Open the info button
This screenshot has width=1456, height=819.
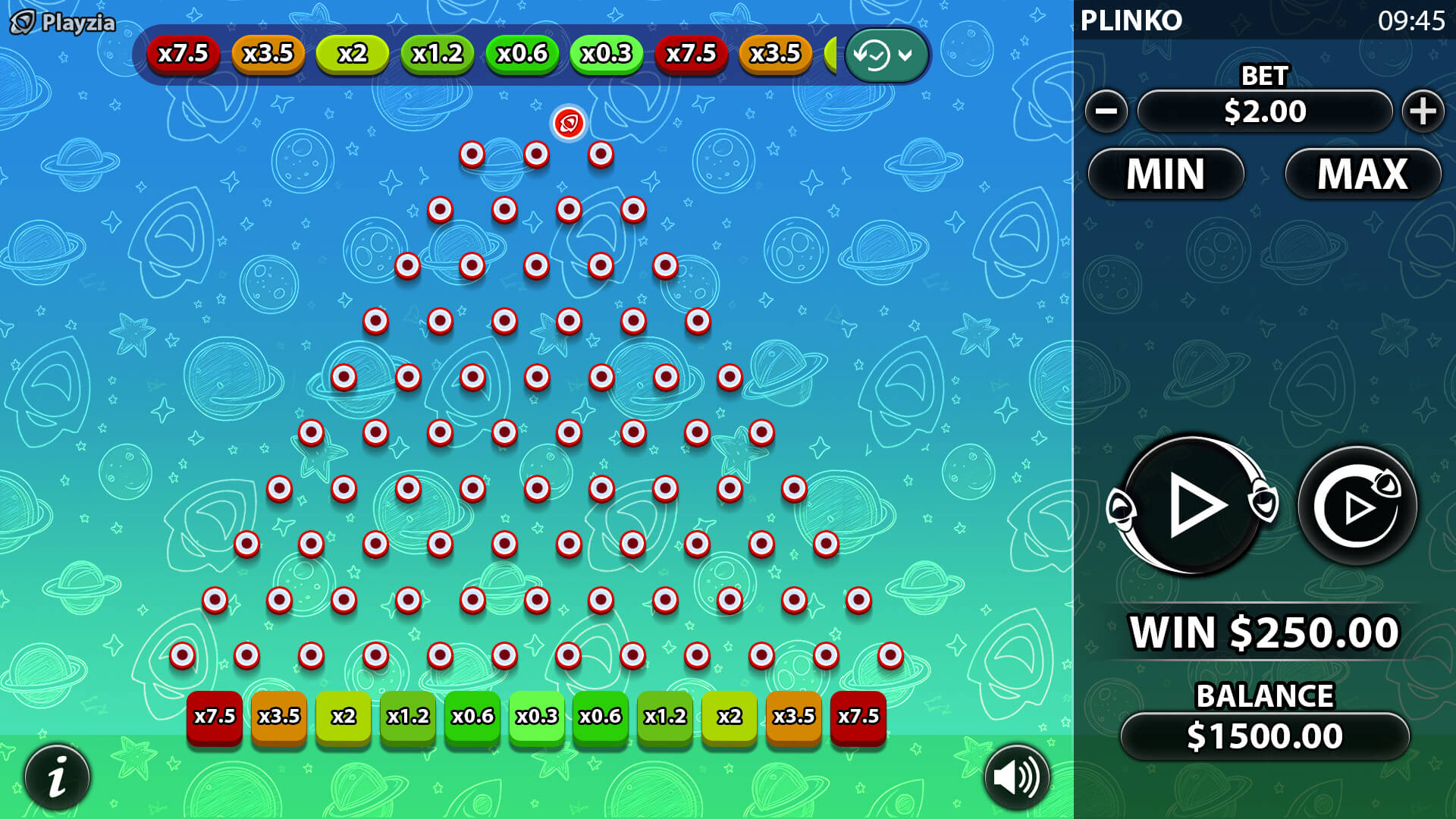(58, 777)
